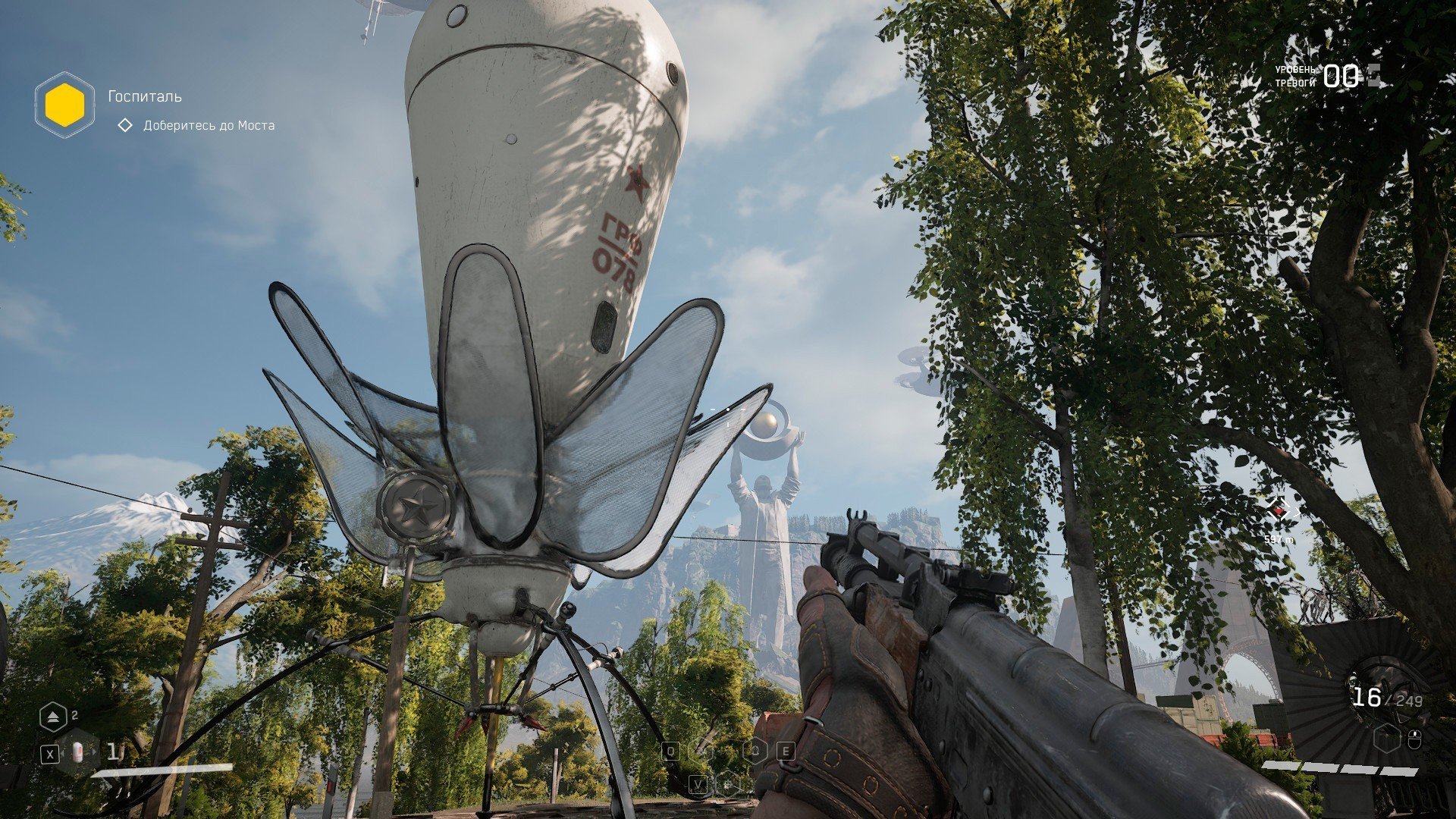Open the Госпиталь quest title

pyautogui.click(x=145, y=96)
